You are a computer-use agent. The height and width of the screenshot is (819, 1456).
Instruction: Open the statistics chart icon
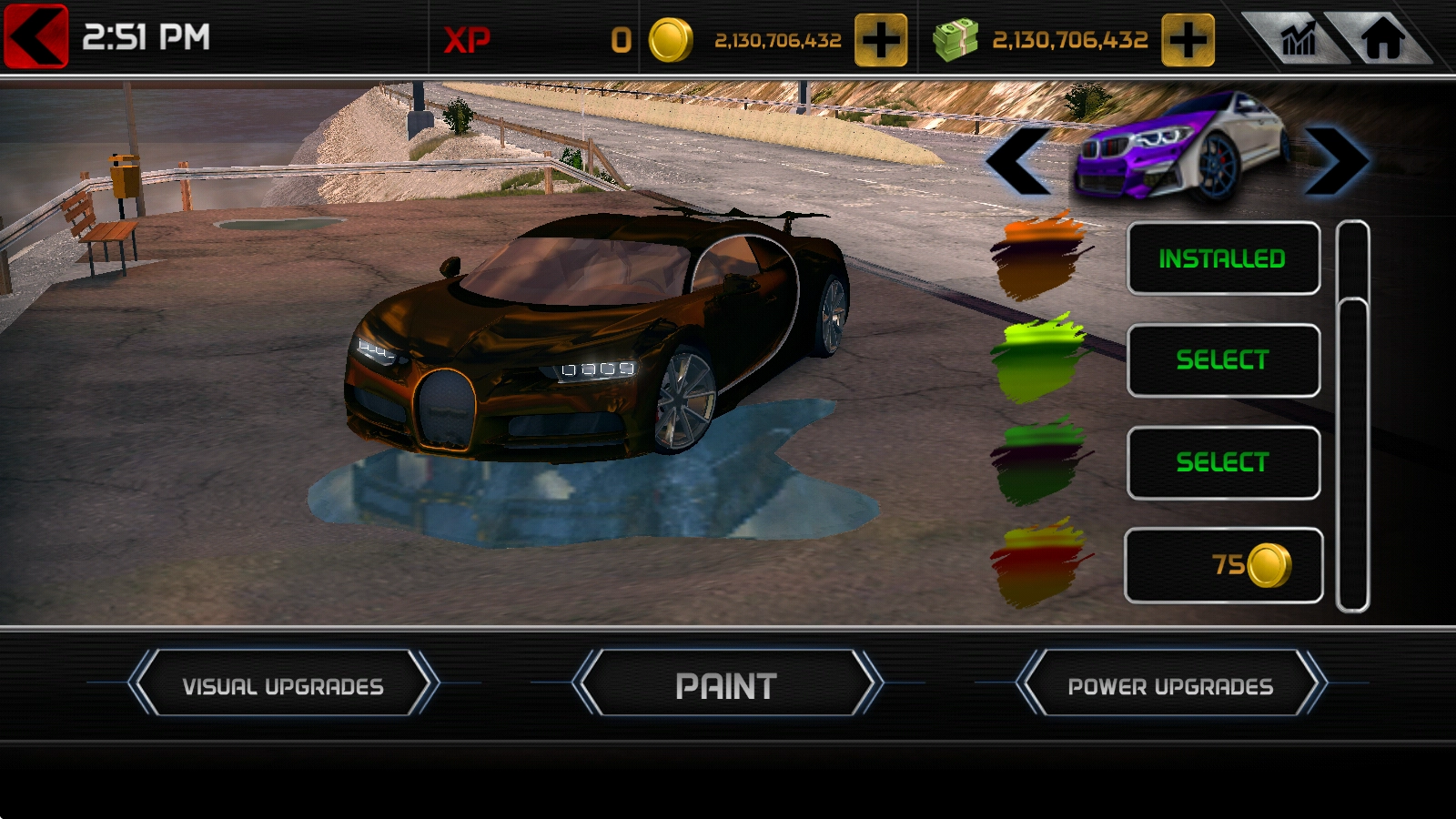tap(1298, 39)
